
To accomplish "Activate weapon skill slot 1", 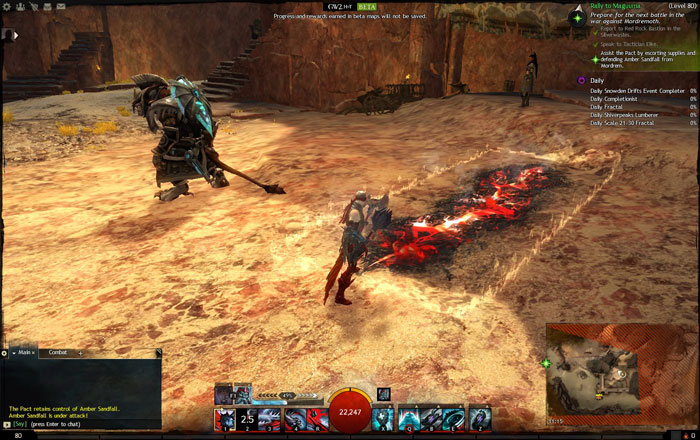I will coord(226,419).
